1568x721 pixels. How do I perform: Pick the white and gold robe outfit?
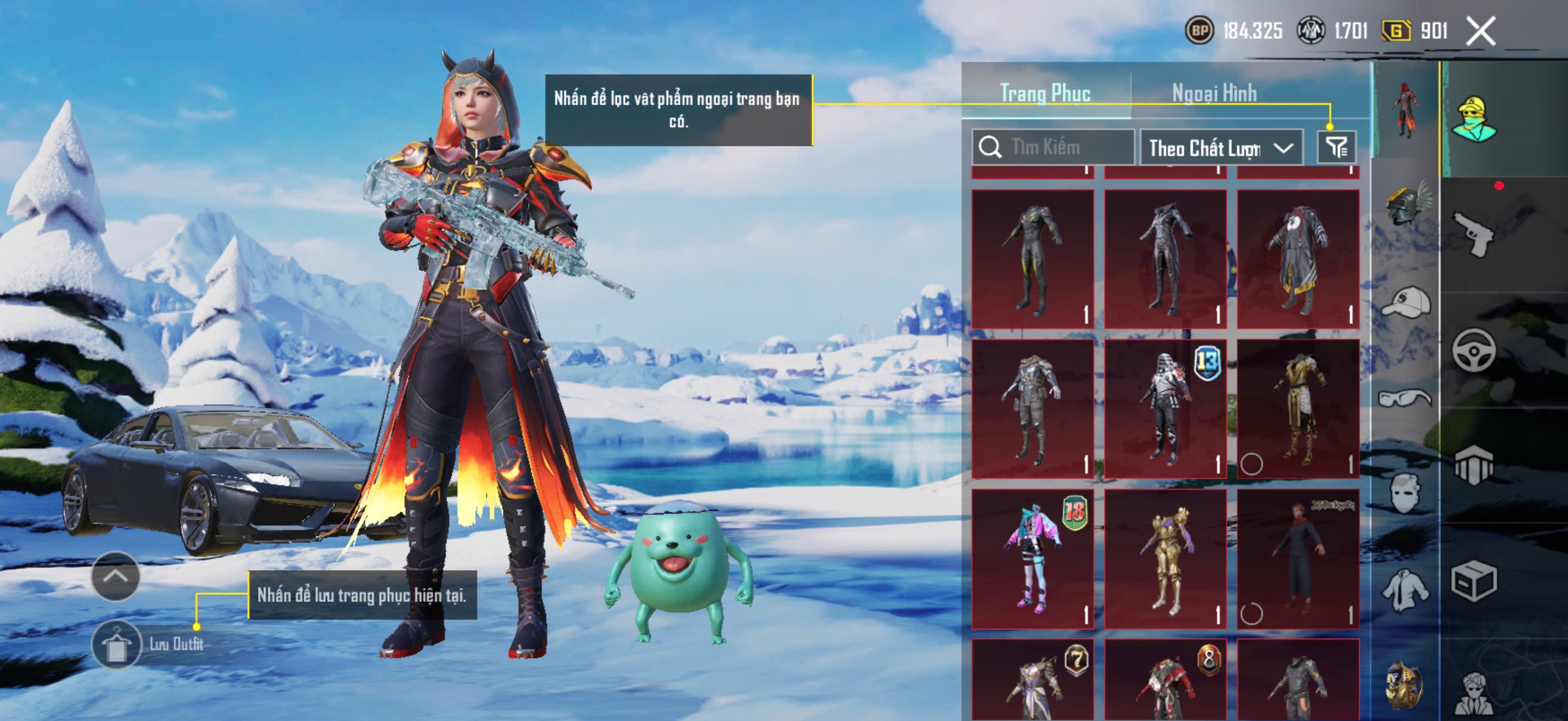point(1298,409)
